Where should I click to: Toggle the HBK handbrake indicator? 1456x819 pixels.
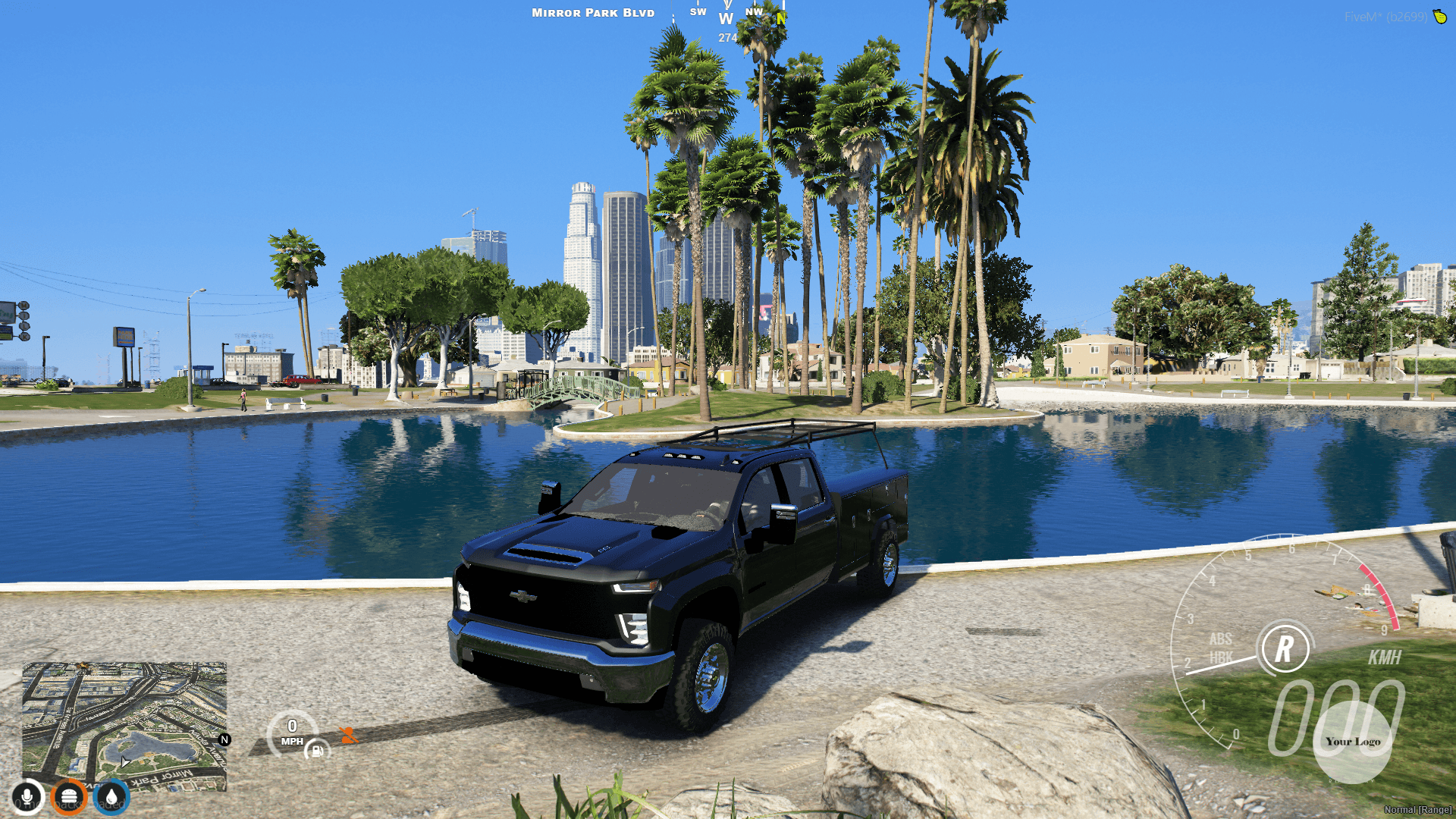tap(1221, 655)
